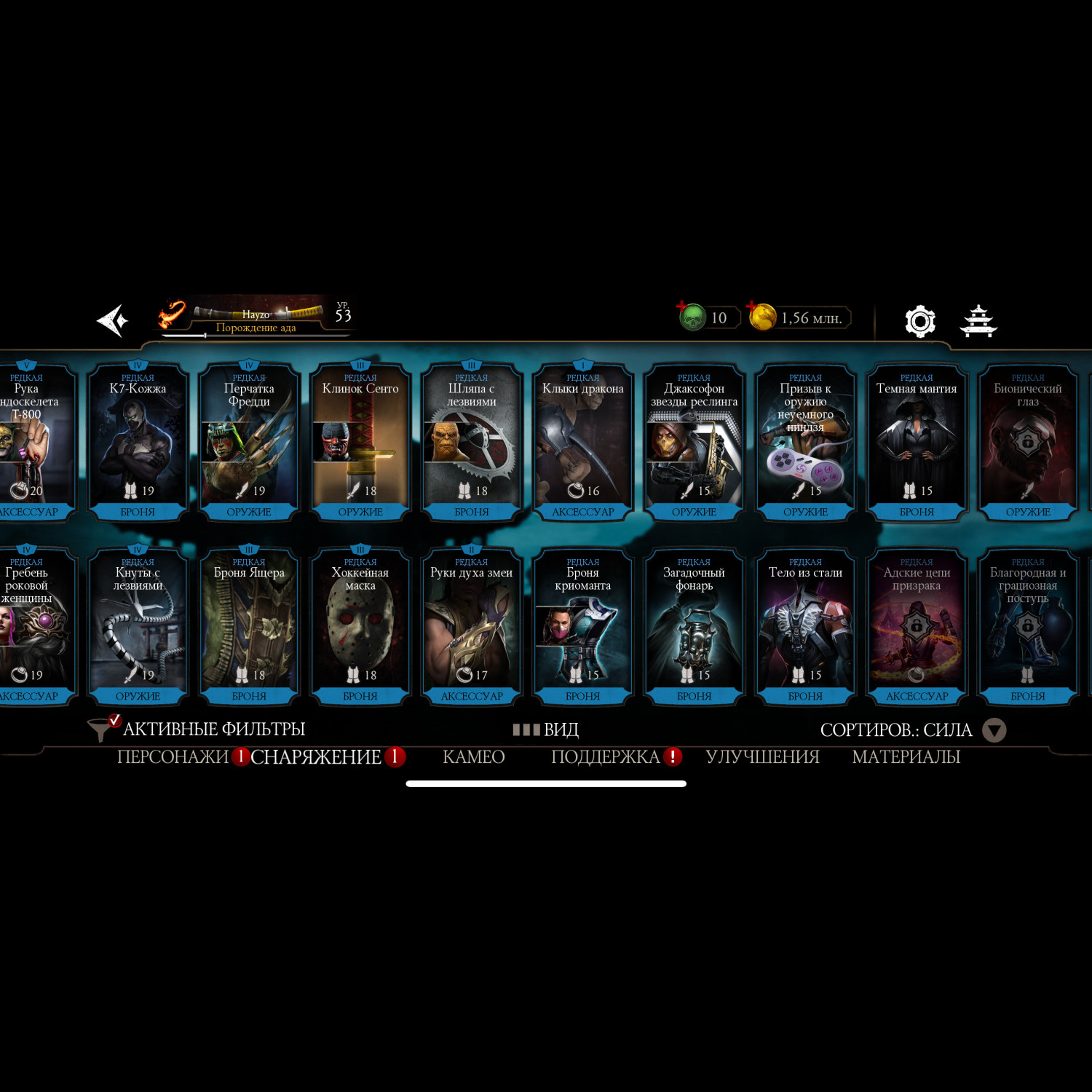Change the Вид view mode
This screenshot has height=1092, width=1092.
click(546, 729)
